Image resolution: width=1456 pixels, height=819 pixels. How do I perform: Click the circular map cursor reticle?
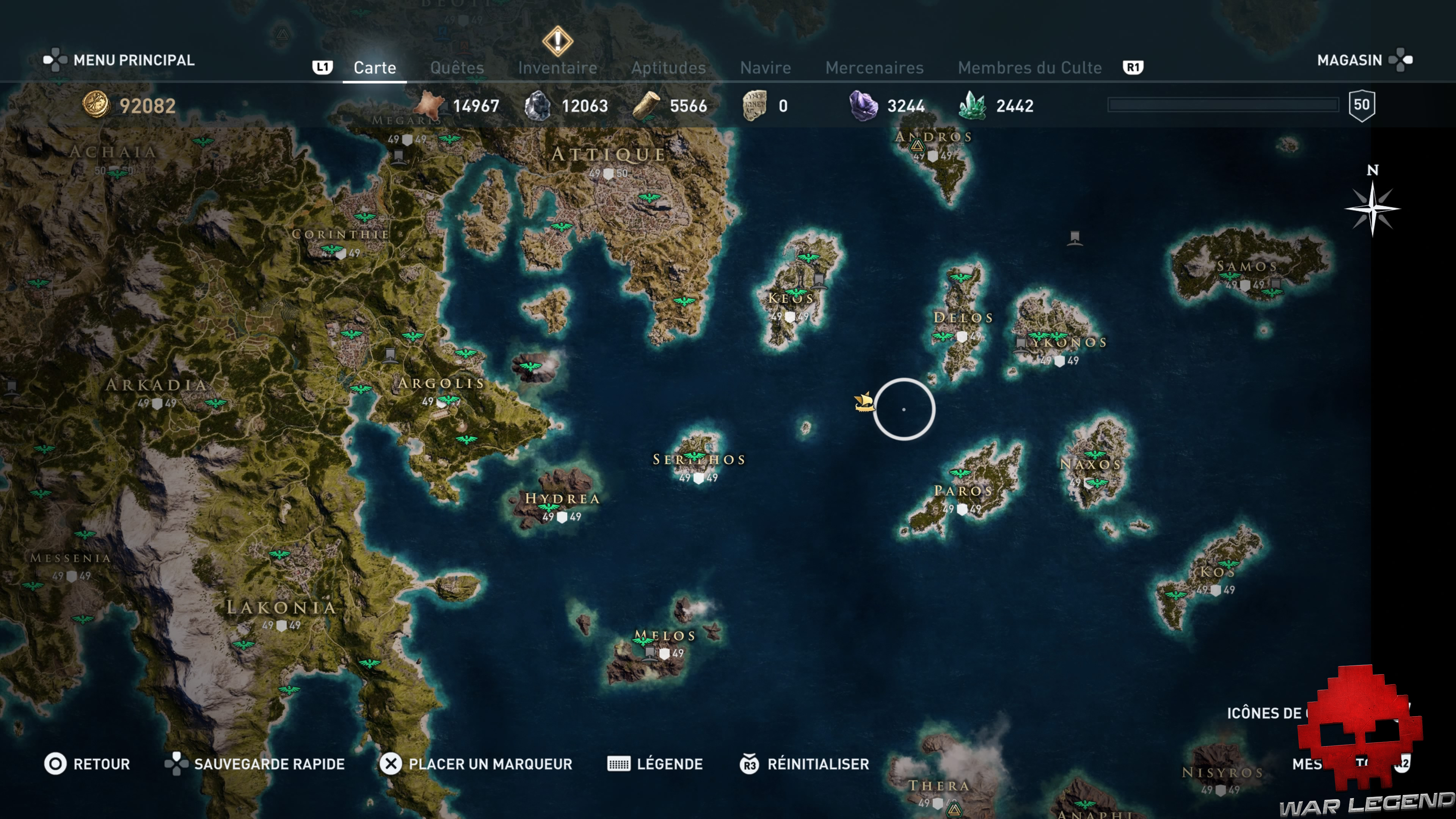click(x=905, y=410)
